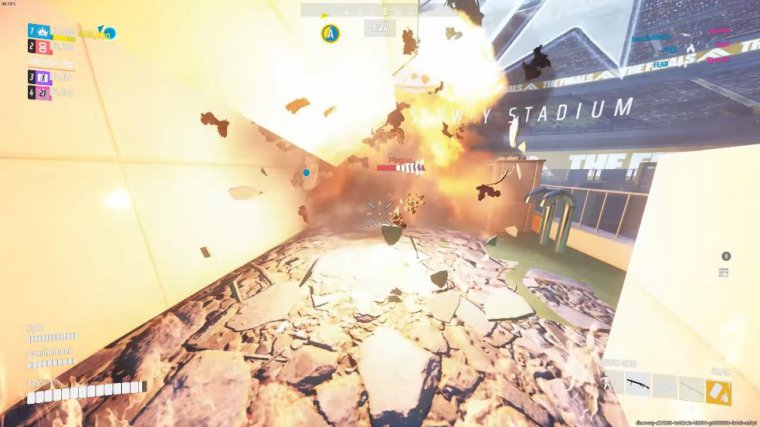Select the blue first-place team row
The image size is (760, 427).
click(x=40, y=31)
